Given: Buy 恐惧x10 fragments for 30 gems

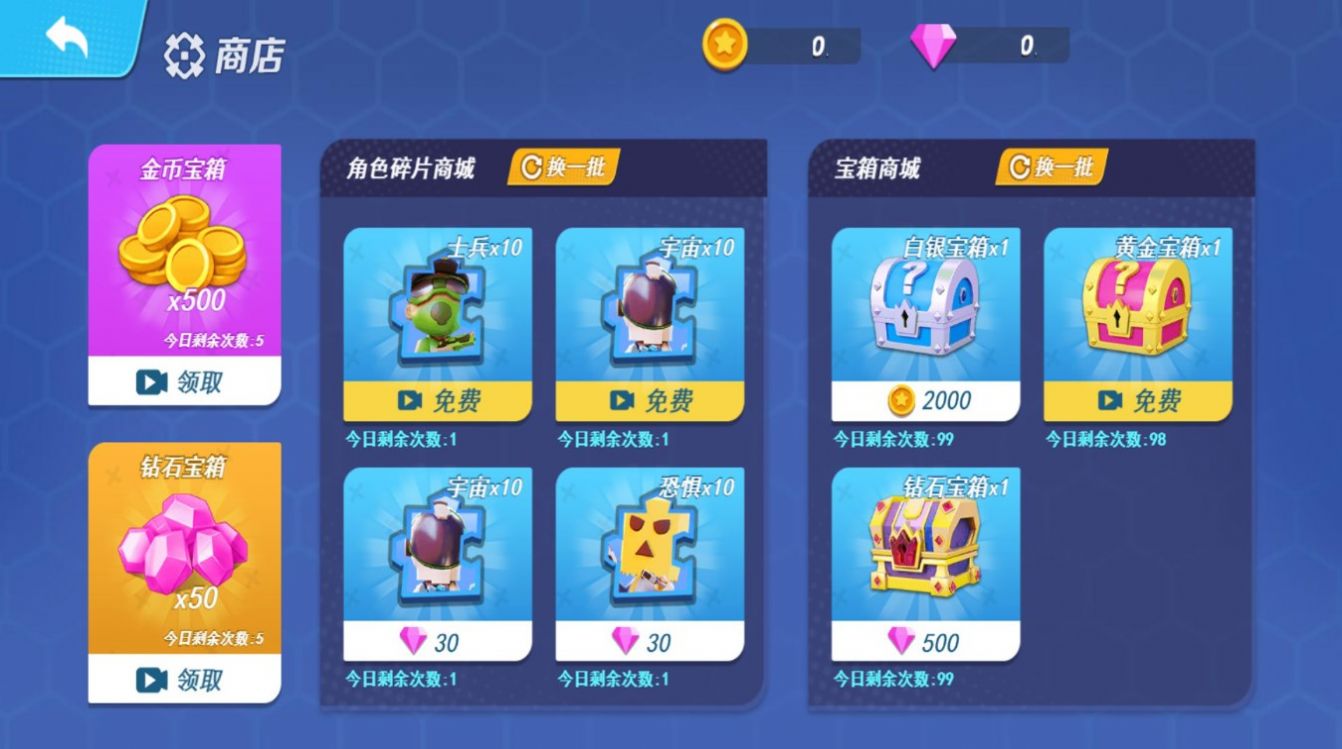Looking at the screenshot, I should (x=650, y=641).
